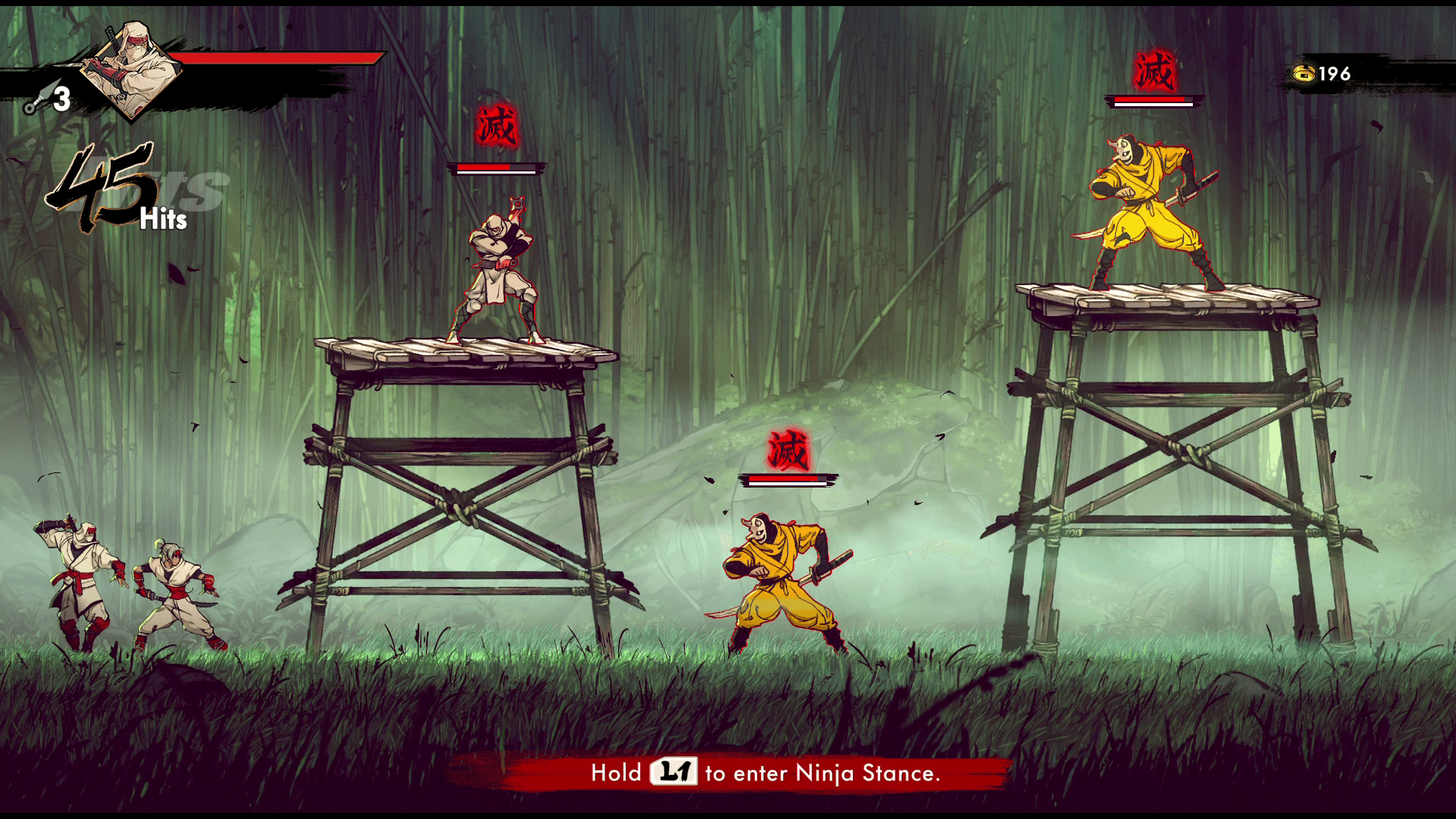The image size is (1456, 819).
Task: Click the white ninja character portrait
Action: coord(133,70)
